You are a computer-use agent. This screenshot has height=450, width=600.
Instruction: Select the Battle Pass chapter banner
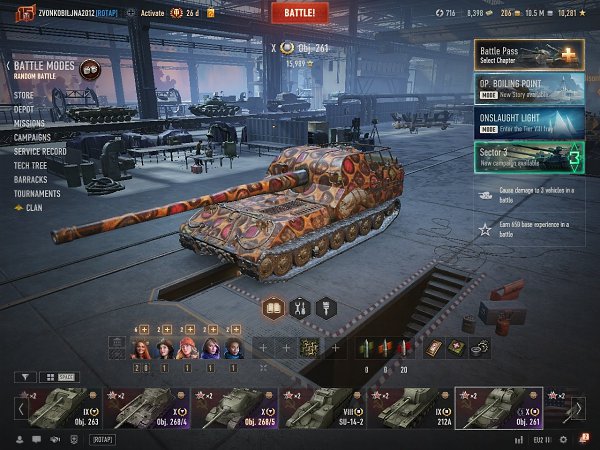coord(530,53)
